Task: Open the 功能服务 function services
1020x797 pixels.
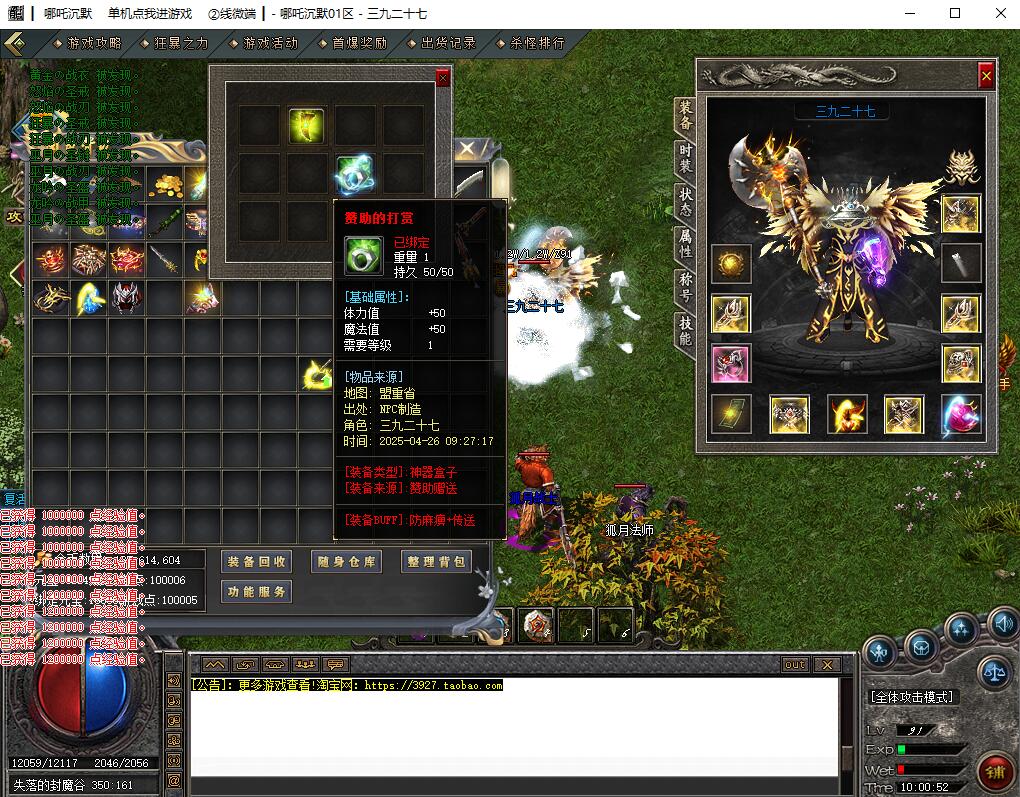Action: [x=256, y=592]
